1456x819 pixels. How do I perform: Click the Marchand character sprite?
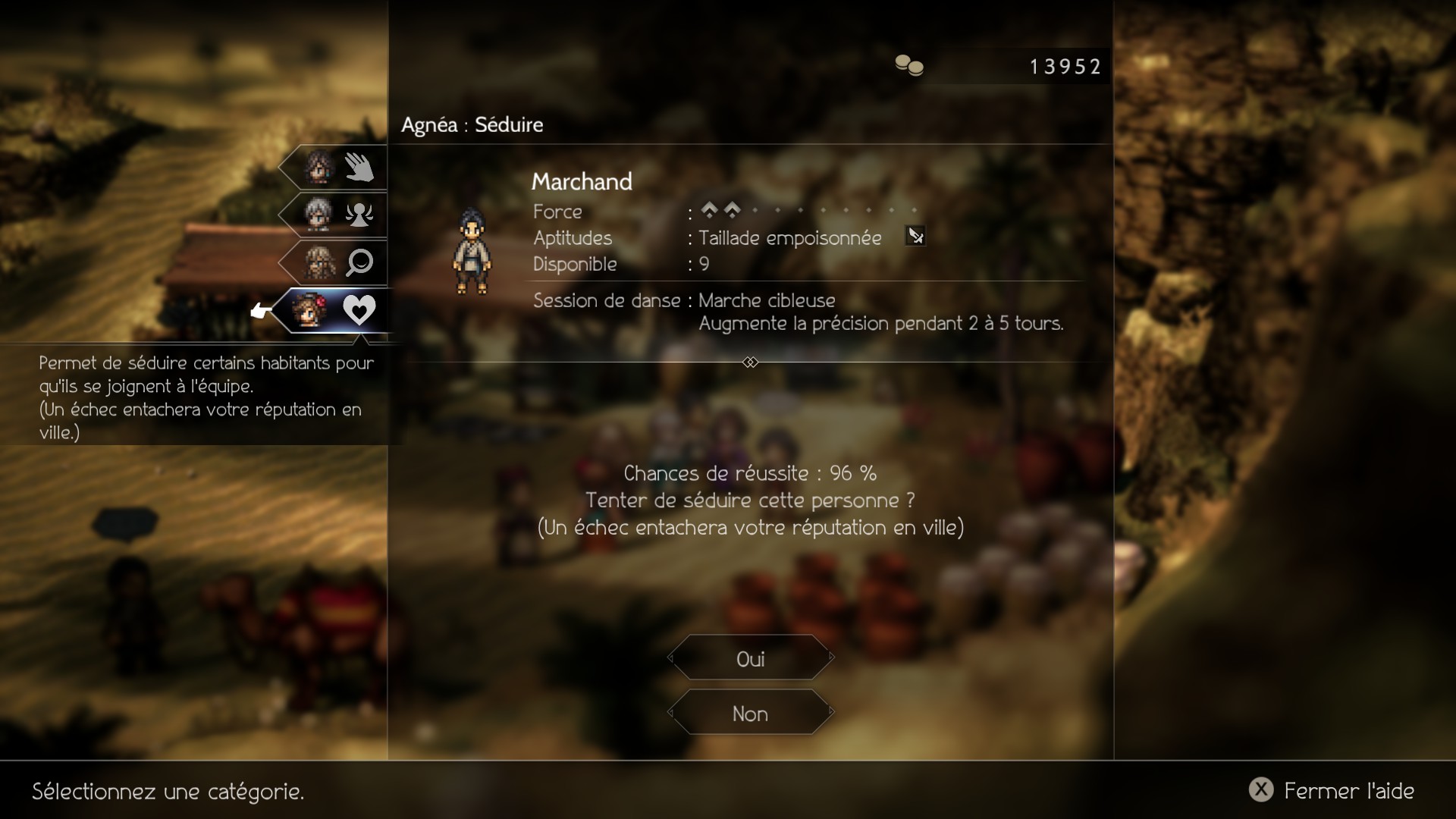tap(473, 250)
